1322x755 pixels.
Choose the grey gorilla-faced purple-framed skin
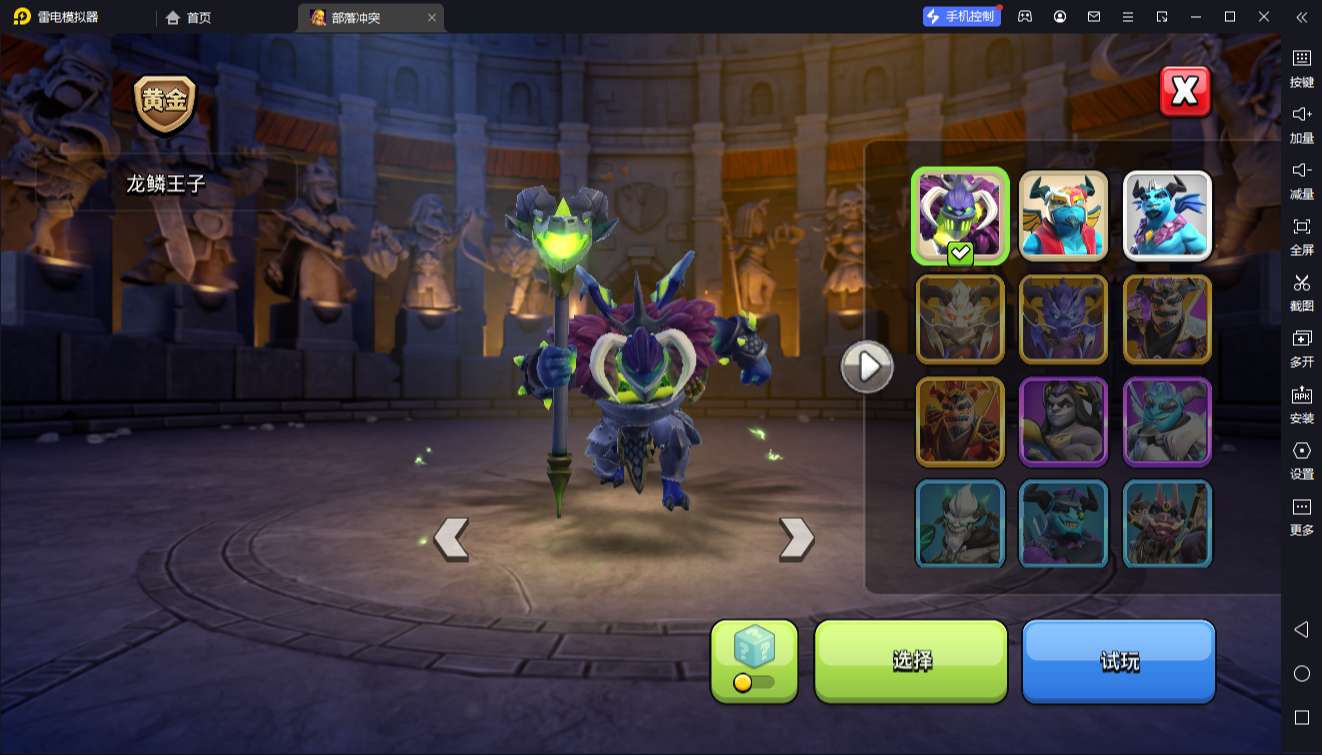tap(1063, 421)
